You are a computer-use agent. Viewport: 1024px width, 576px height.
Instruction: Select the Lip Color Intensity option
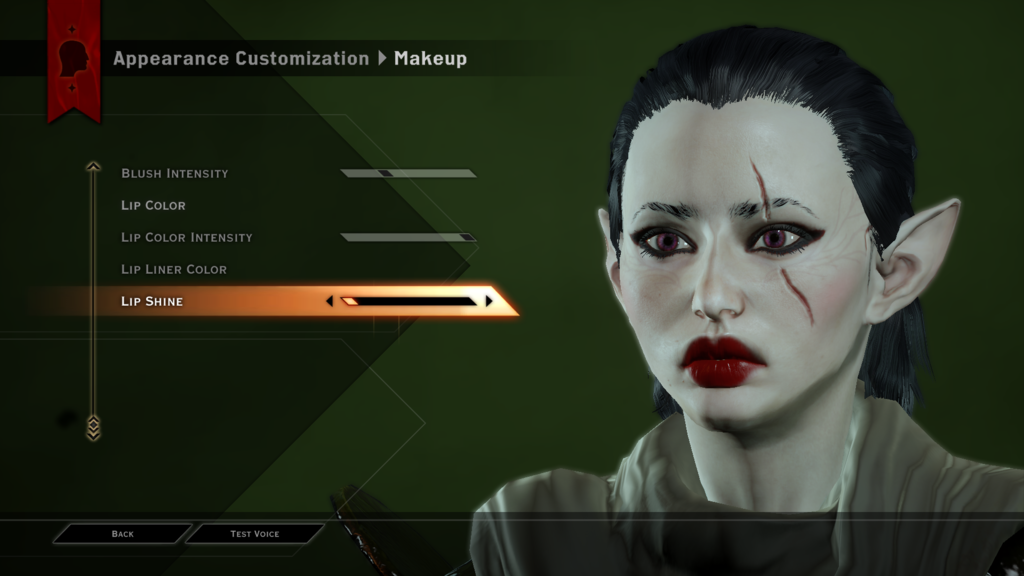[187, 238]
